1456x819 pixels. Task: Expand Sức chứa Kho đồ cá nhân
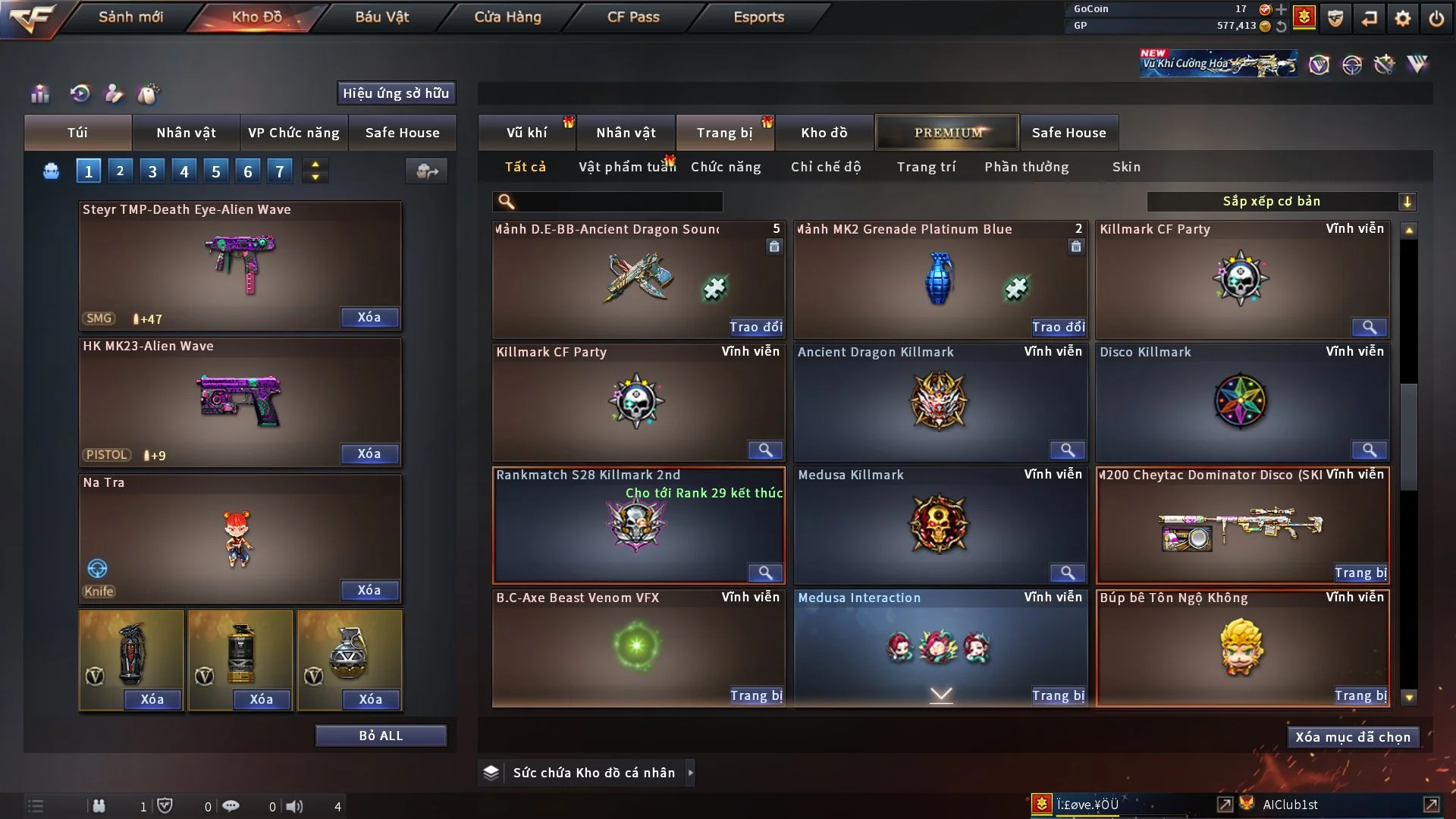690,773
